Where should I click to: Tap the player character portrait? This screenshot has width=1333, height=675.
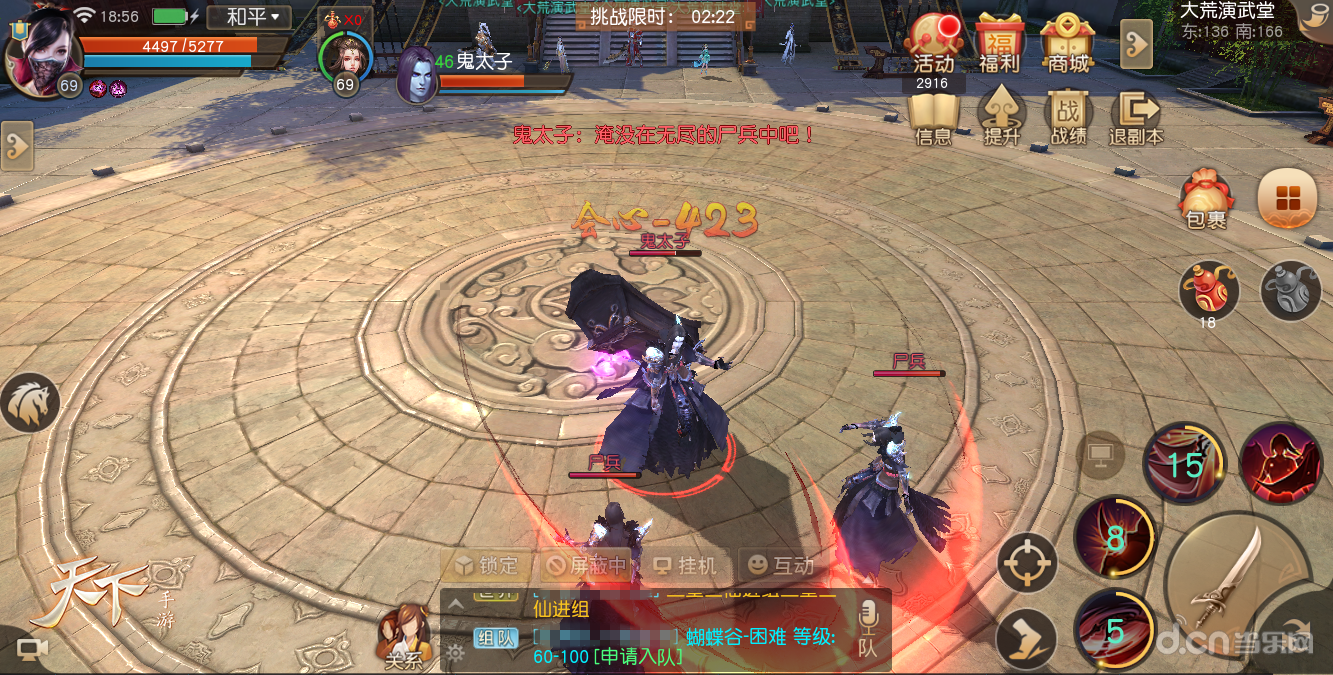(x=40, y=48)
